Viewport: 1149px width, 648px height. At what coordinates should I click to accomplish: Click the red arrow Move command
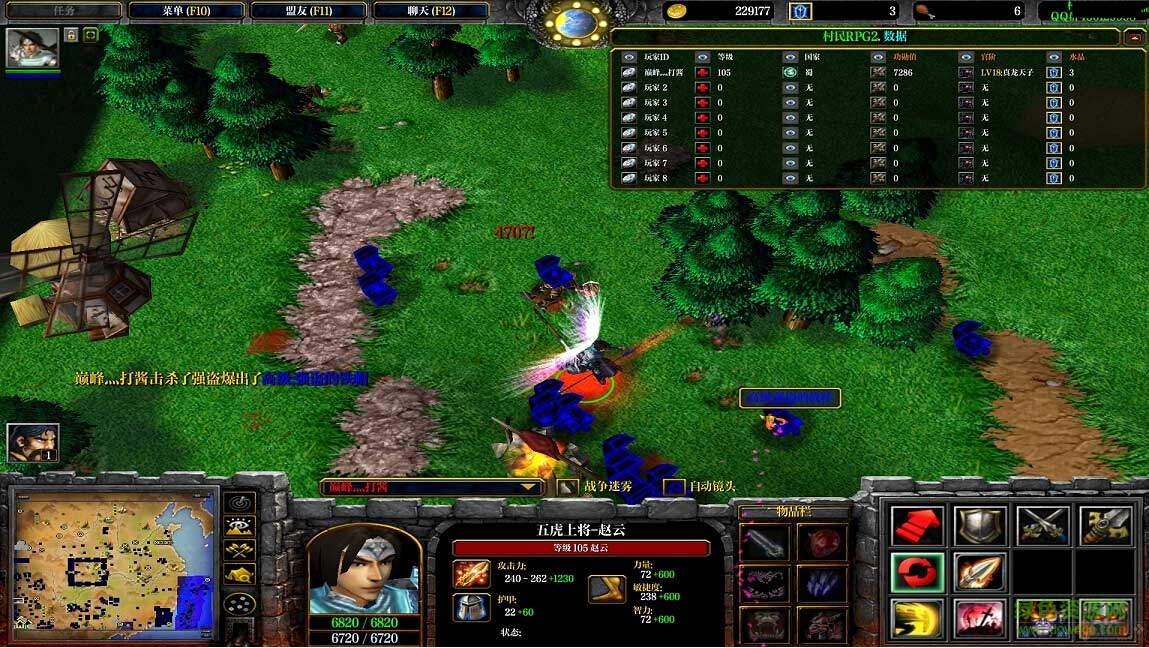click(x=917, y=525)
